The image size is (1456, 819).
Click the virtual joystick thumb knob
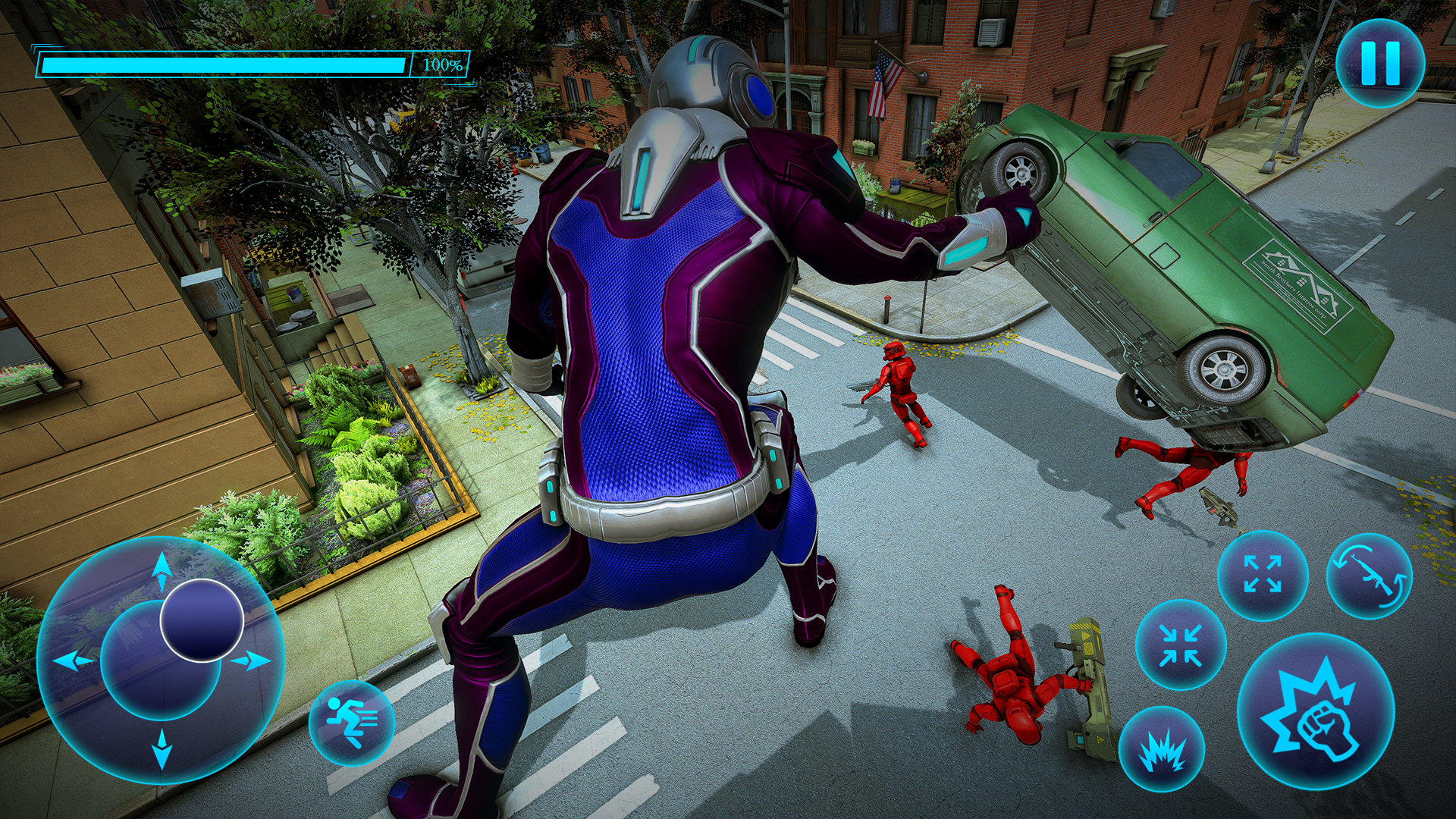tap(202, 620)
